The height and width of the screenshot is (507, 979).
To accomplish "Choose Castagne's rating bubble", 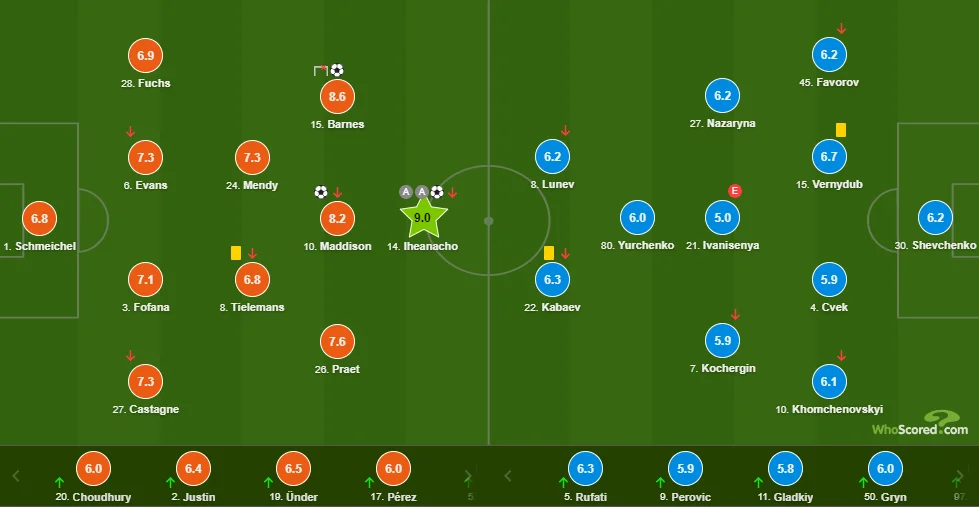I will (x=146, y=381).
